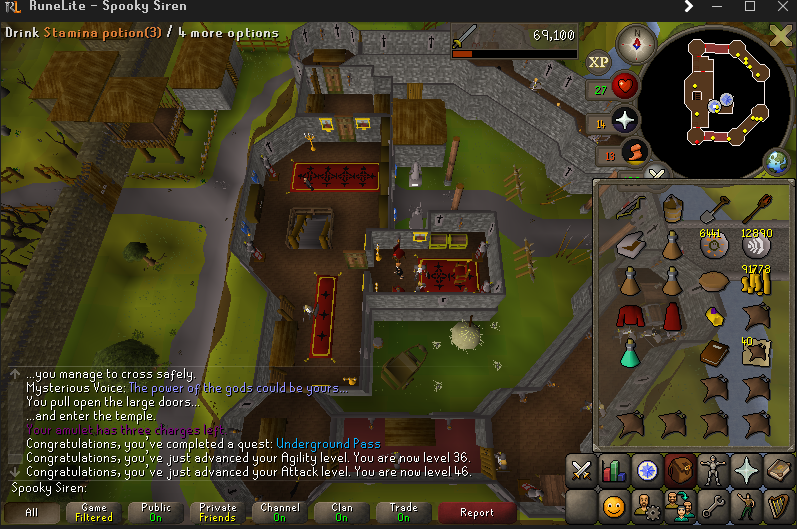Screen dimensions: 797x529
Task: Toggle run with the energy orb
Action: click(x=632, y=152)
